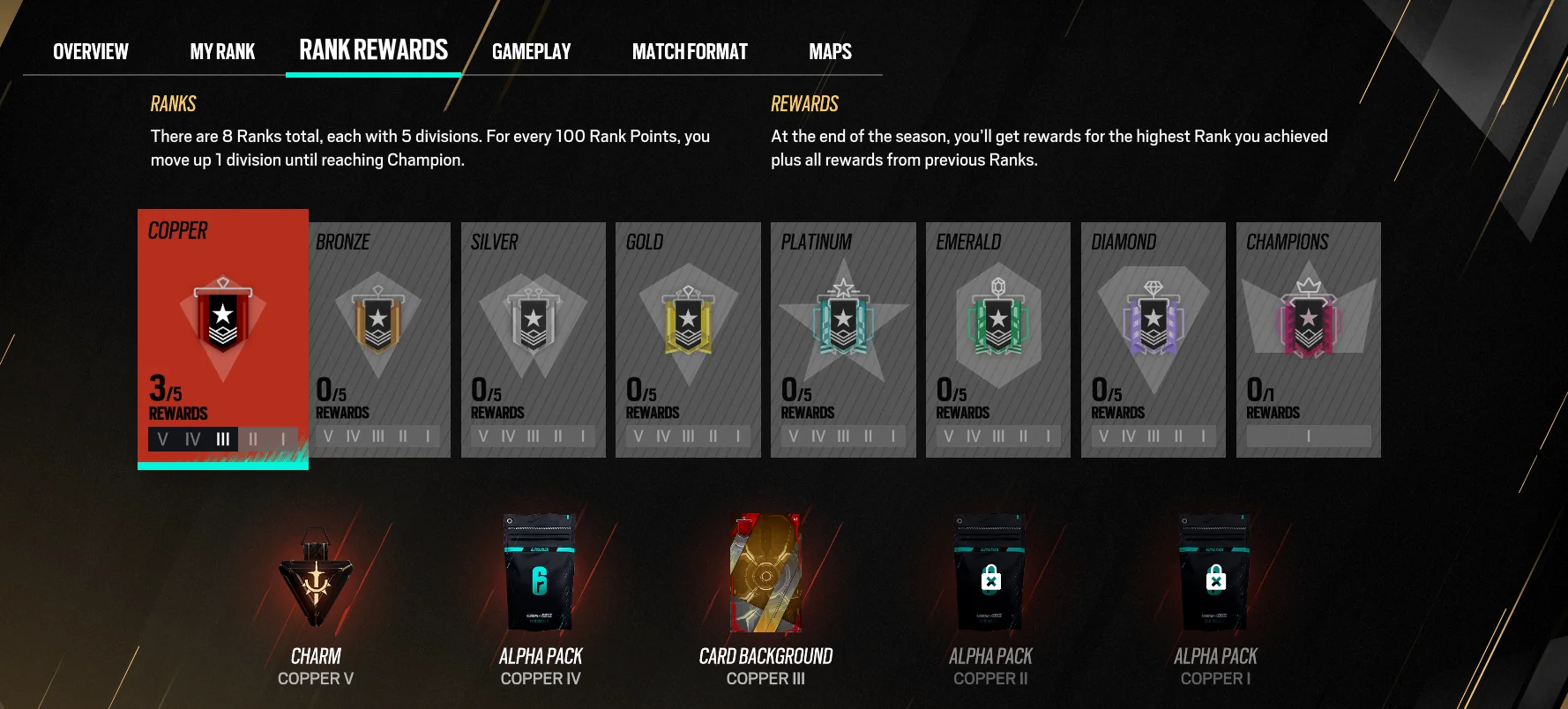The height and width of the screenshot is (709, 1568).
Task: Switch to the Overview tab
Action: pyautogui.click(x=91, y=52)
